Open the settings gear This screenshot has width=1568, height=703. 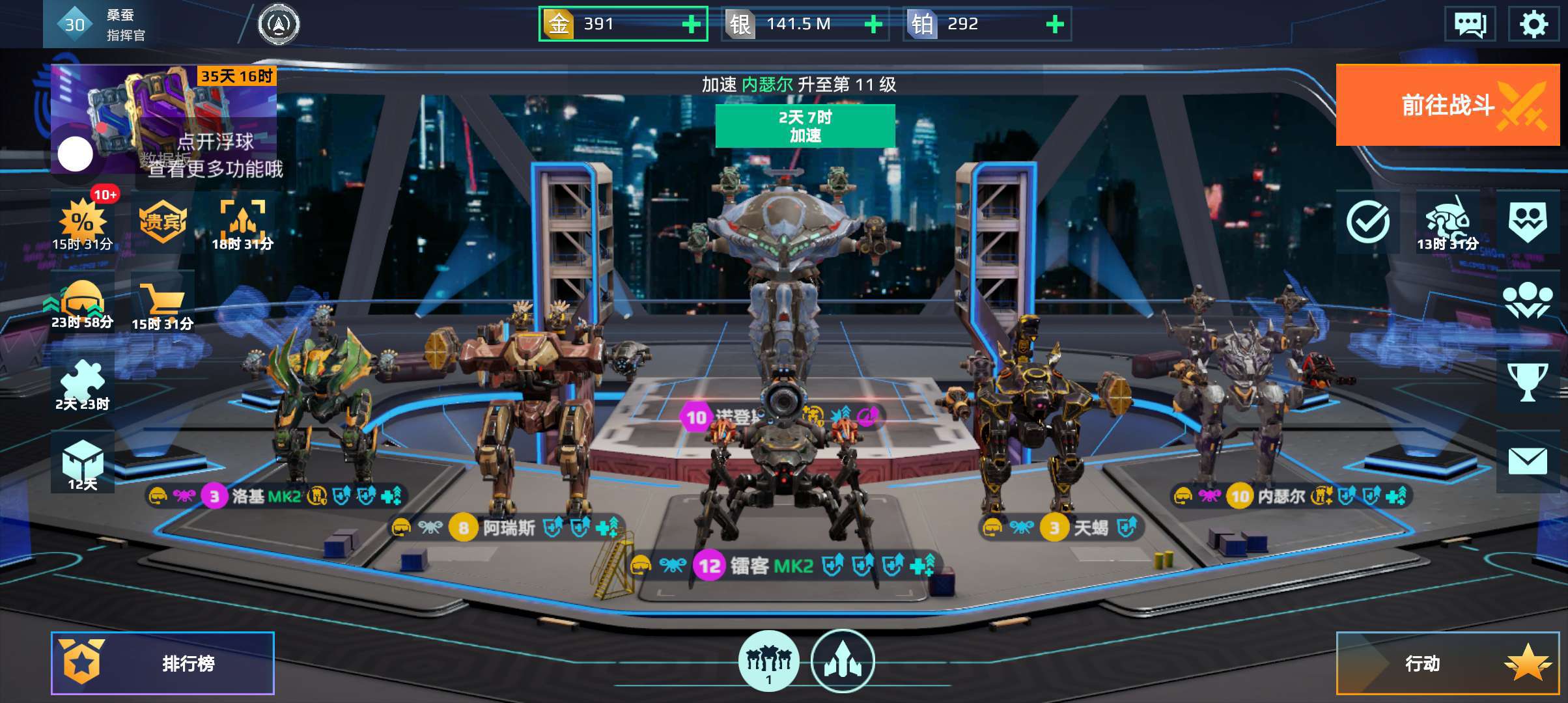(1533, 24)
